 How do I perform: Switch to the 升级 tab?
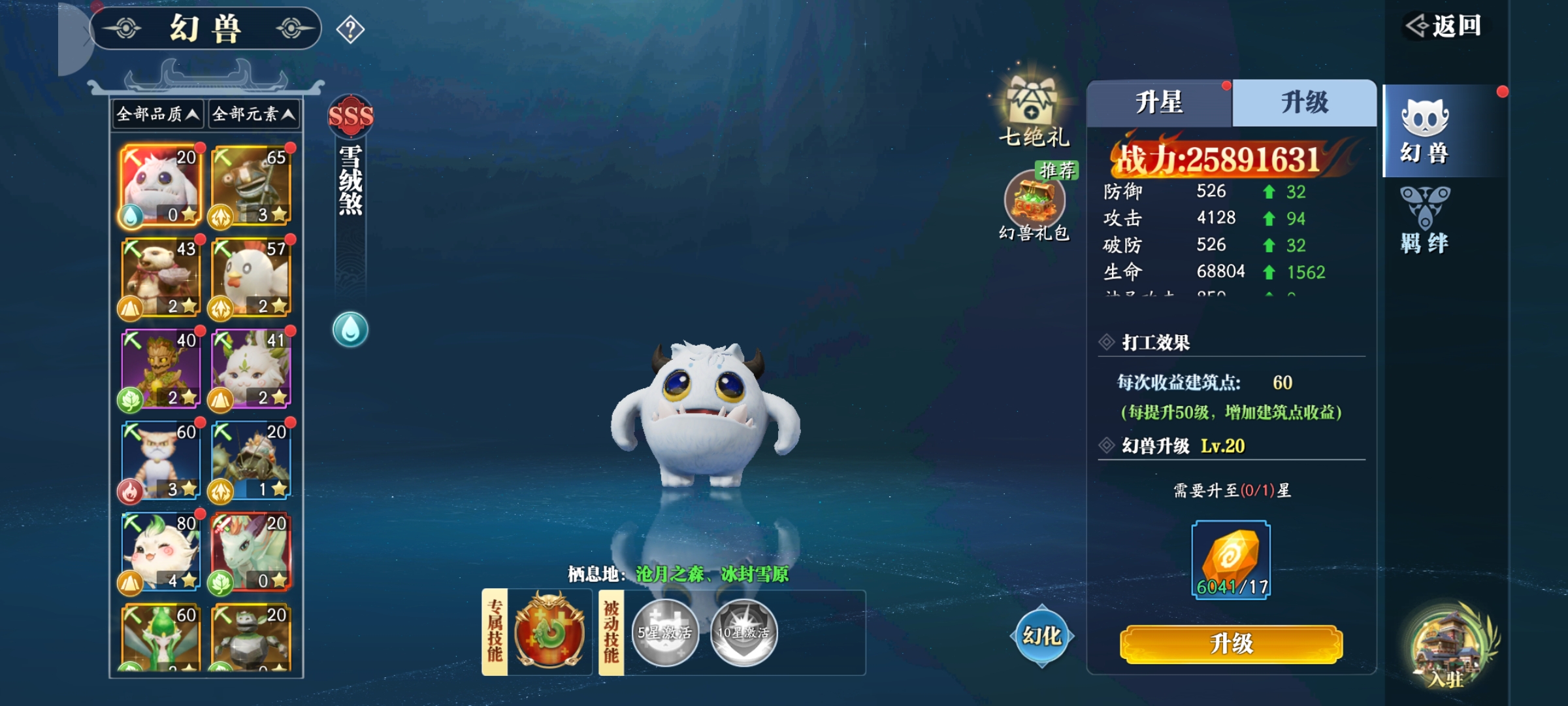pos(1304,103)
